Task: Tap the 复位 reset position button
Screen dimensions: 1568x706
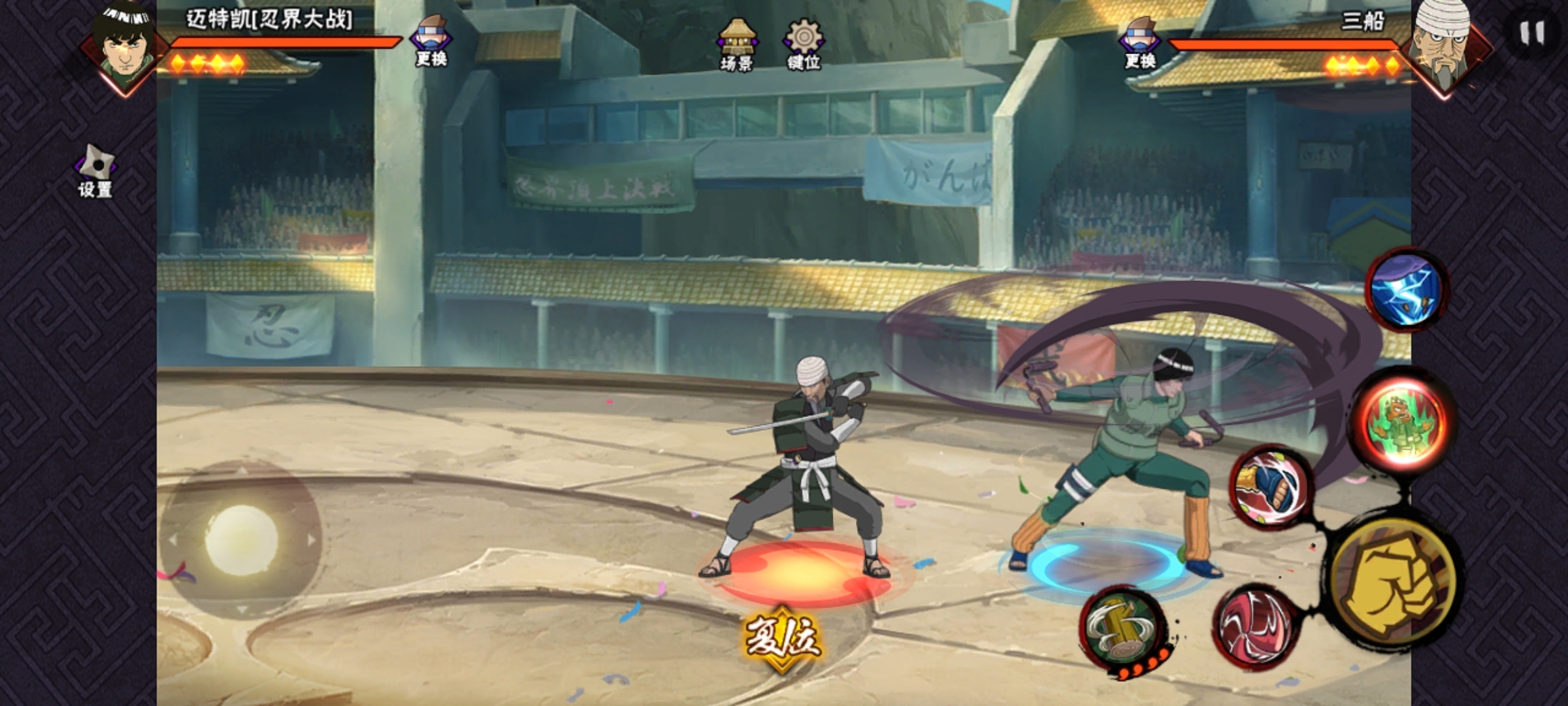Action: point(781,639)
